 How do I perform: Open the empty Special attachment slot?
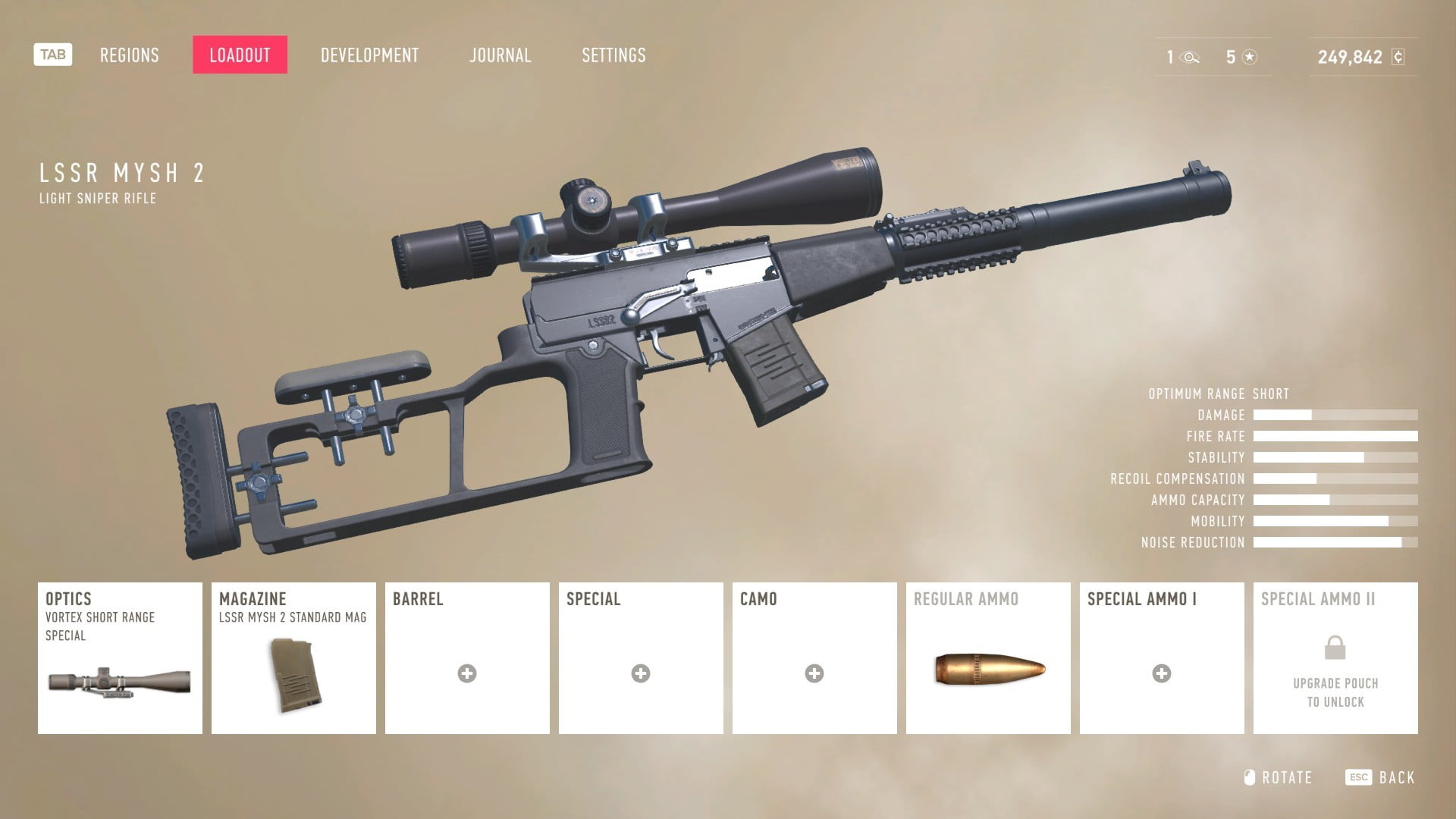[x=641, y=657]
